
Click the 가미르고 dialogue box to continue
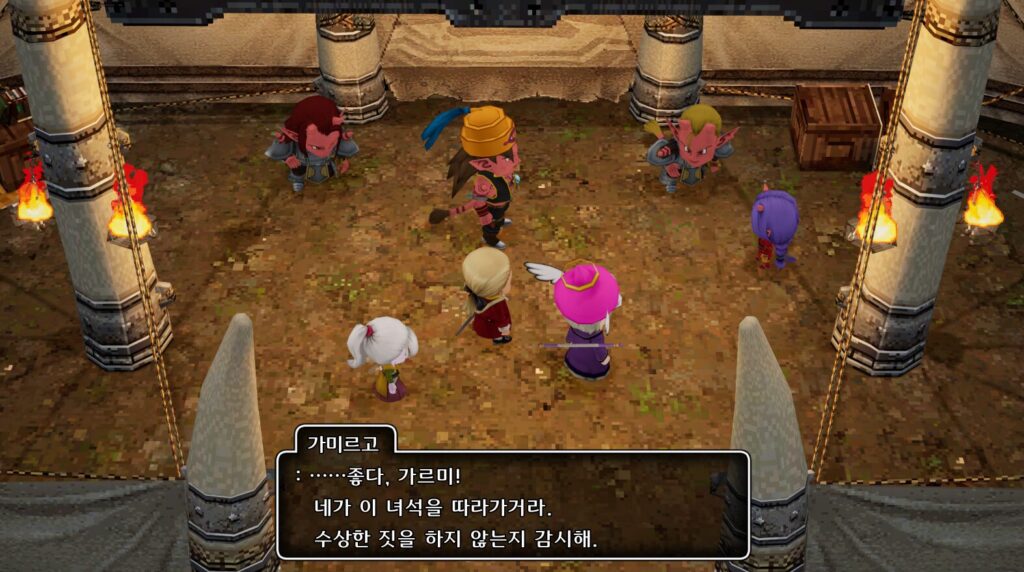click(x=512, y=505)
